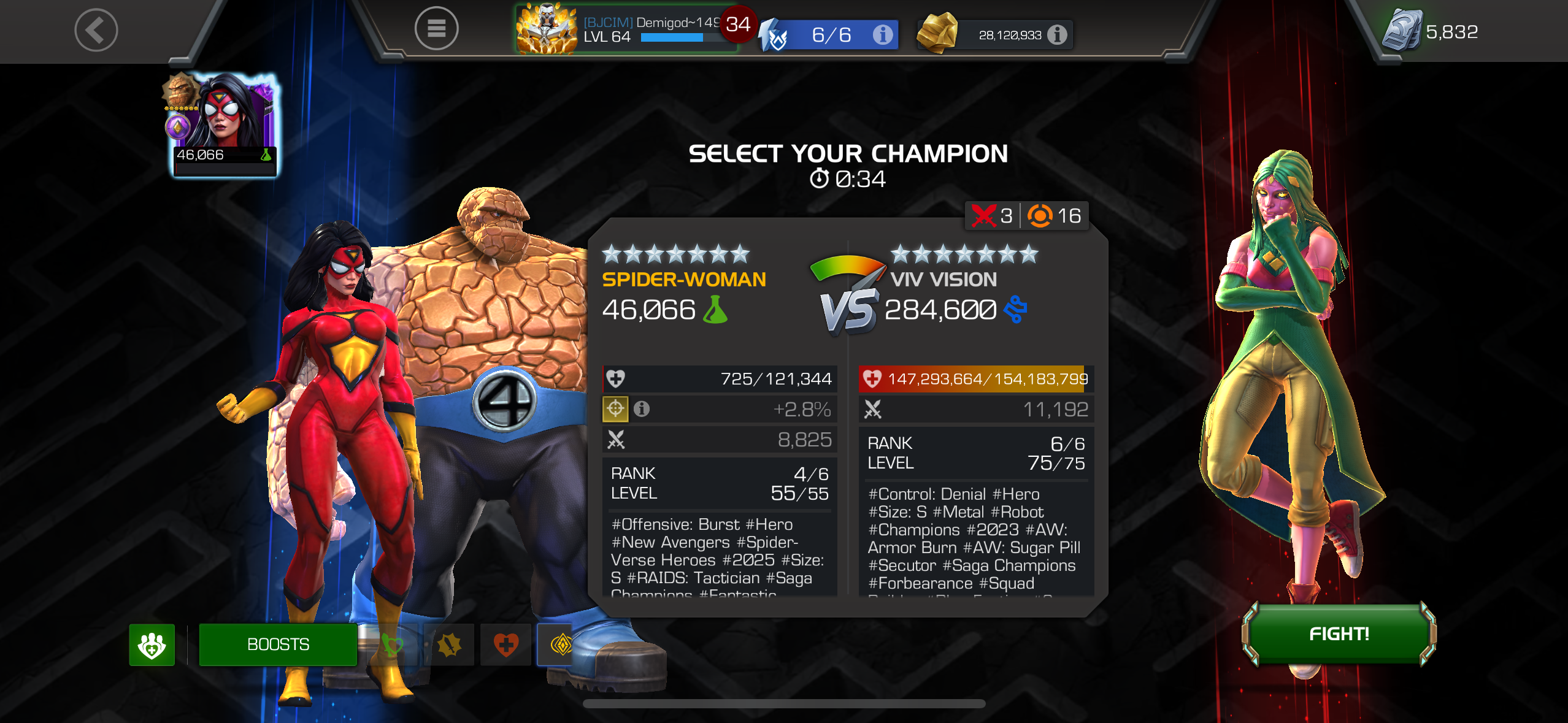Image resolution: width=1568 pixels, height=723 pixels.
Task: Open the units store showing 5,832
Action: click(1431, 31)
